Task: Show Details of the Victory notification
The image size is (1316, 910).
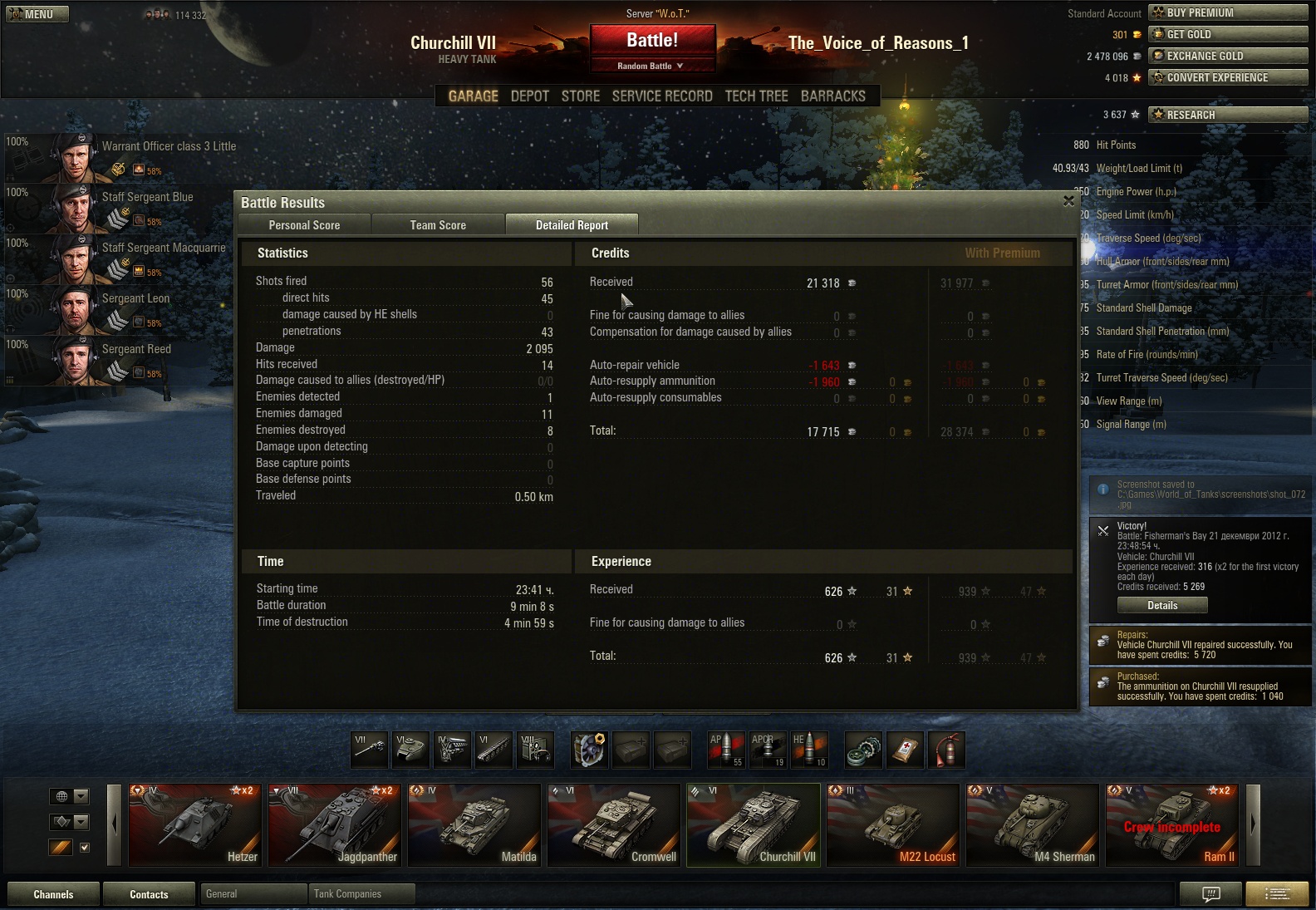Action: click(x=1161, y=606)
